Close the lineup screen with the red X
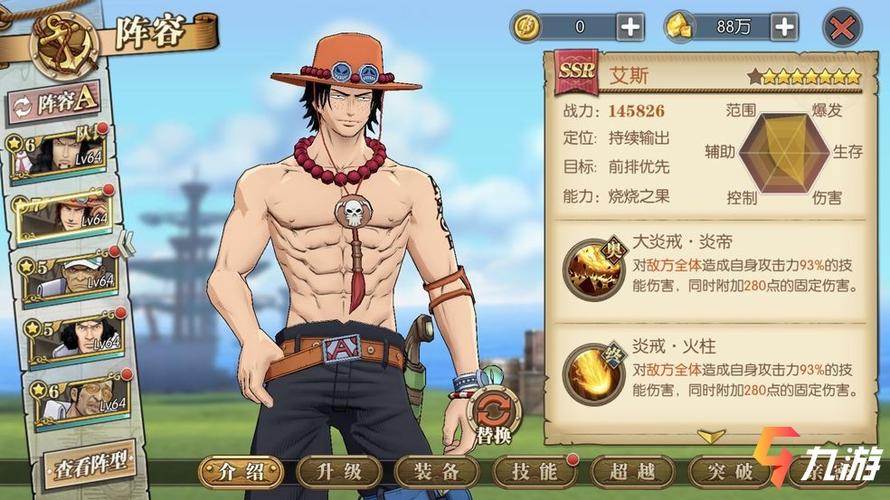The height and width of the screenshot is (500, 890). pos(842,28)
